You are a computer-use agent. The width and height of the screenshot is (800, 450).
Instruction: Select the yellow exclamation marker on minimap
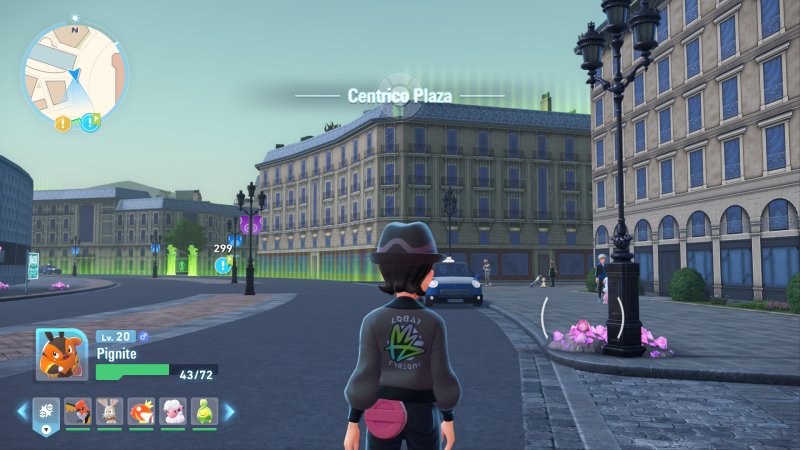point(63,123)
